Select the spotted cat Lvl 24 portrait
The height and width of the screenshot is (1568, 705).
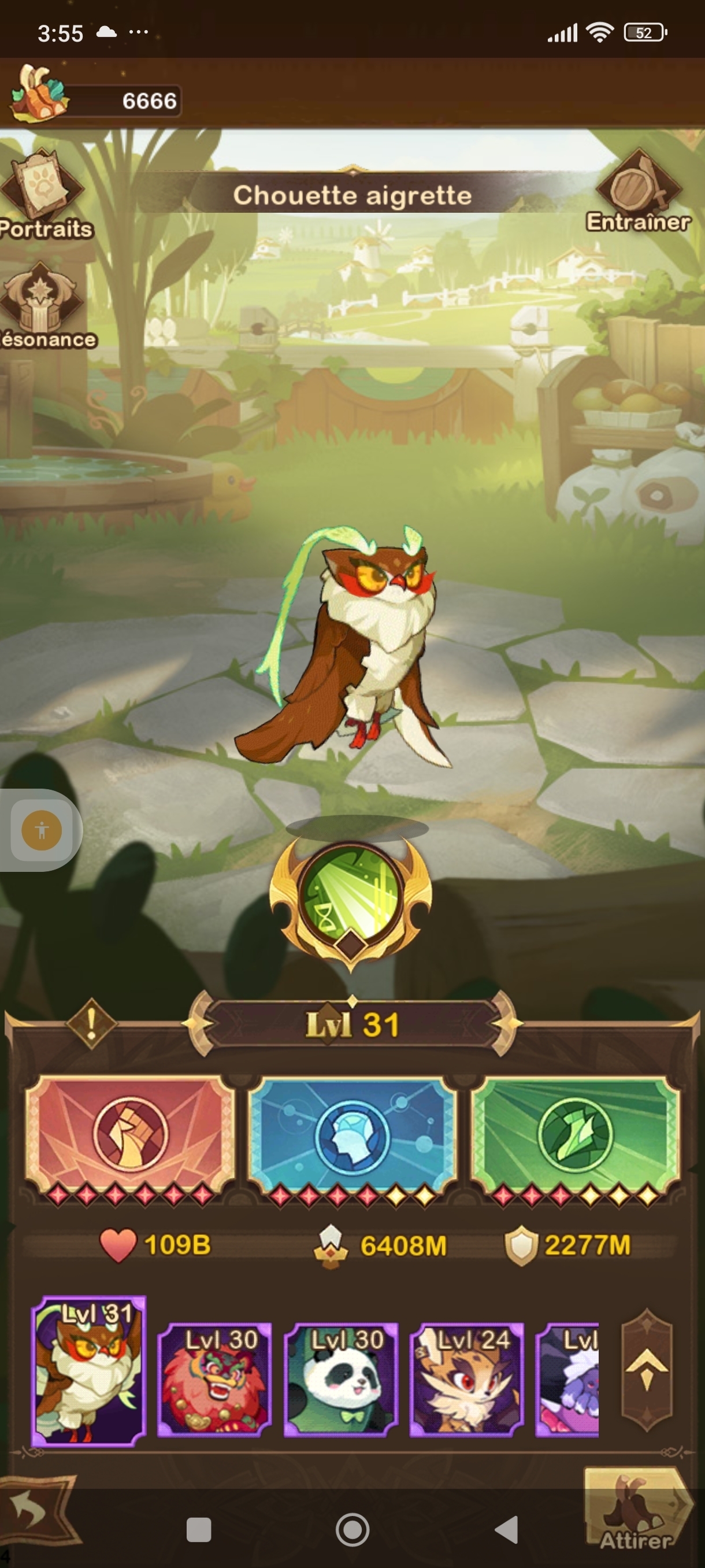(466, 1380)
